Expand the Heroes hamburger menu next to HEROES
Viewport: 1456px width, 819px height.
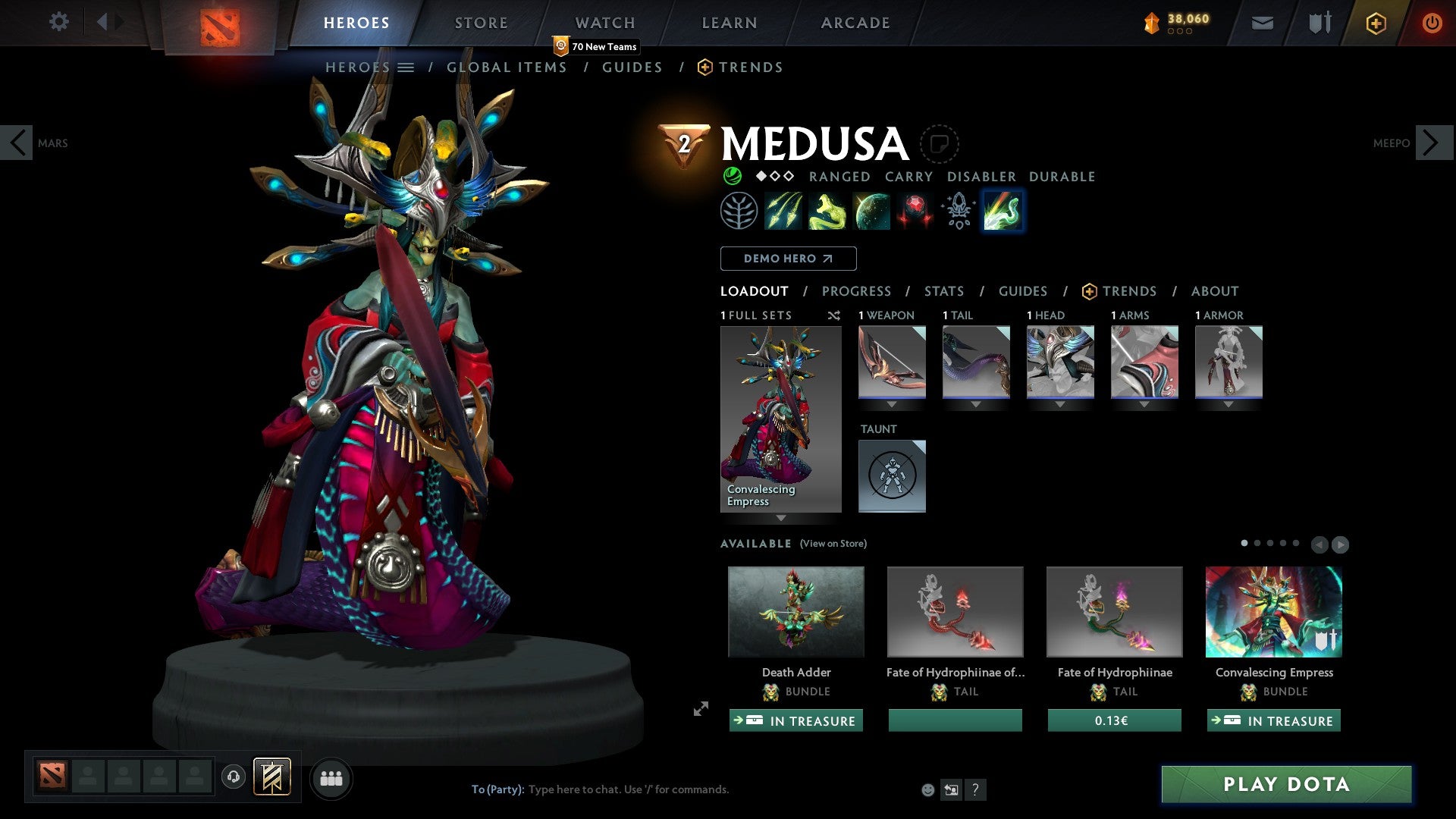click(x=407, y=67)
